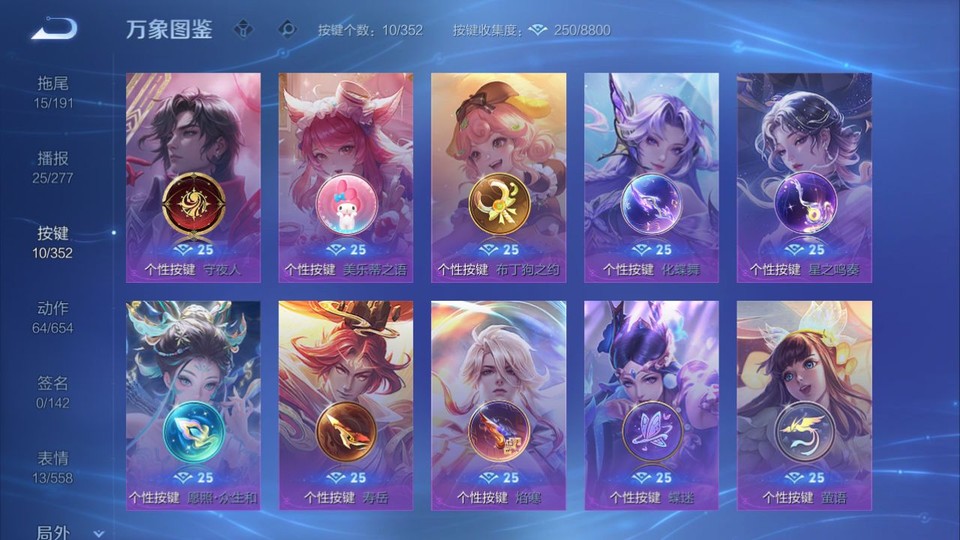This screenshot has width=960, height=540.
Task: View the 萤语 key skin card
Action: [x=804, y=405]
